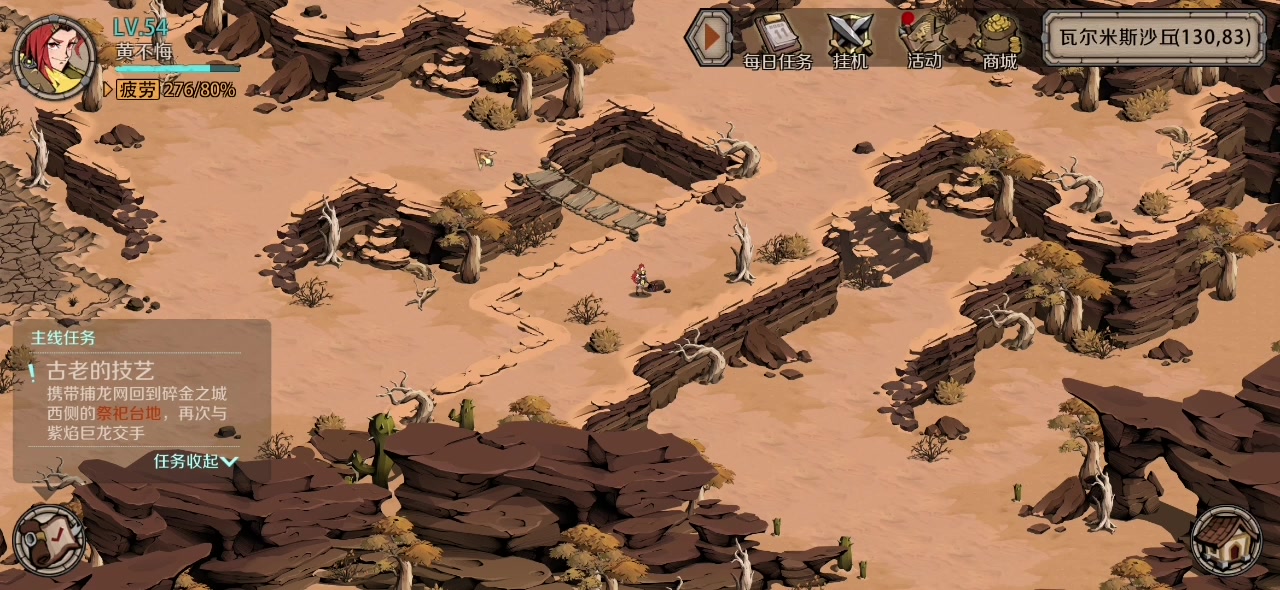Open the 活动 events menu
The image size is (1280, 590).
click(923, 42)
